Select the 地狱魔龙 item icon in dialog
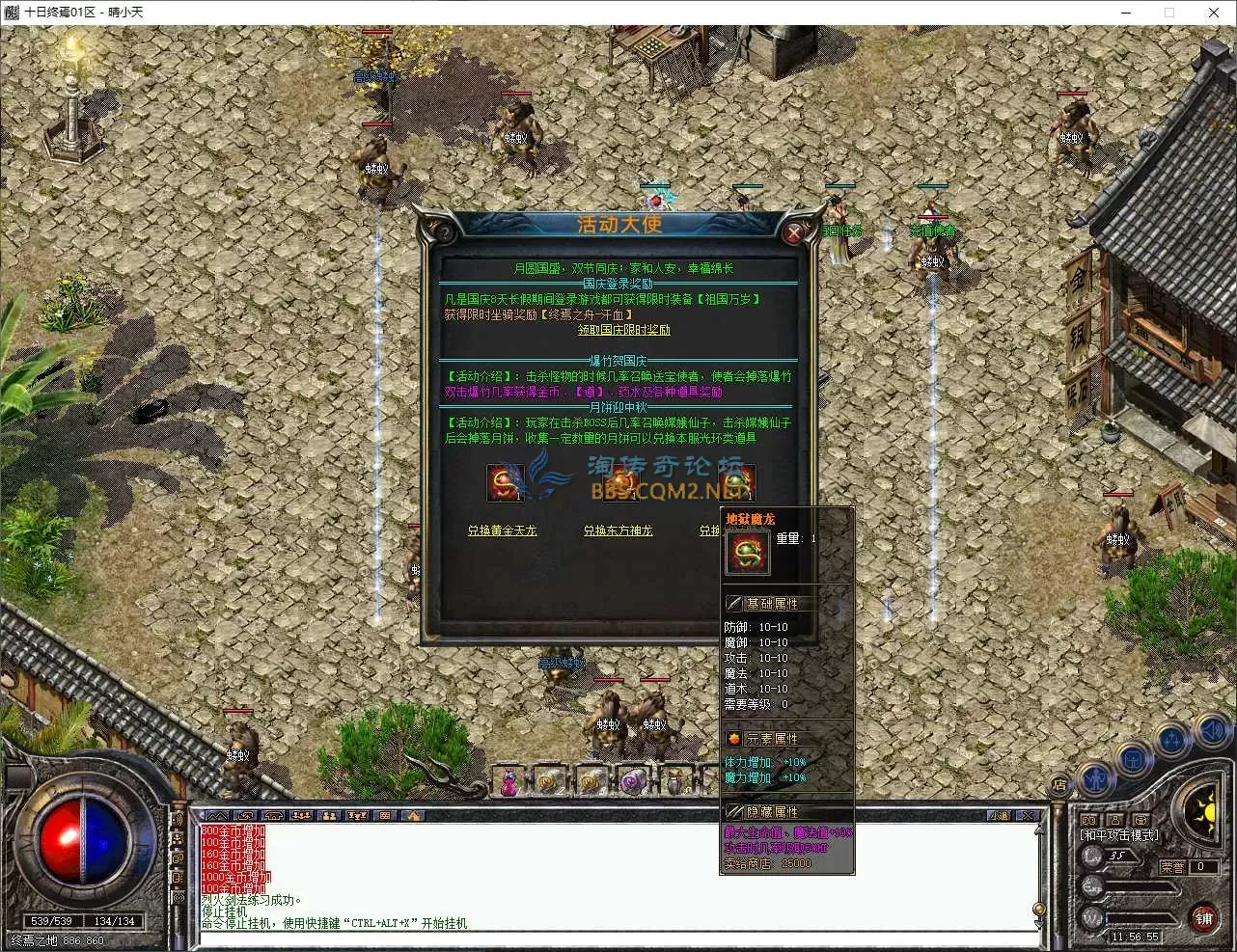1237x952 pixels. click(x=736, y=482)
